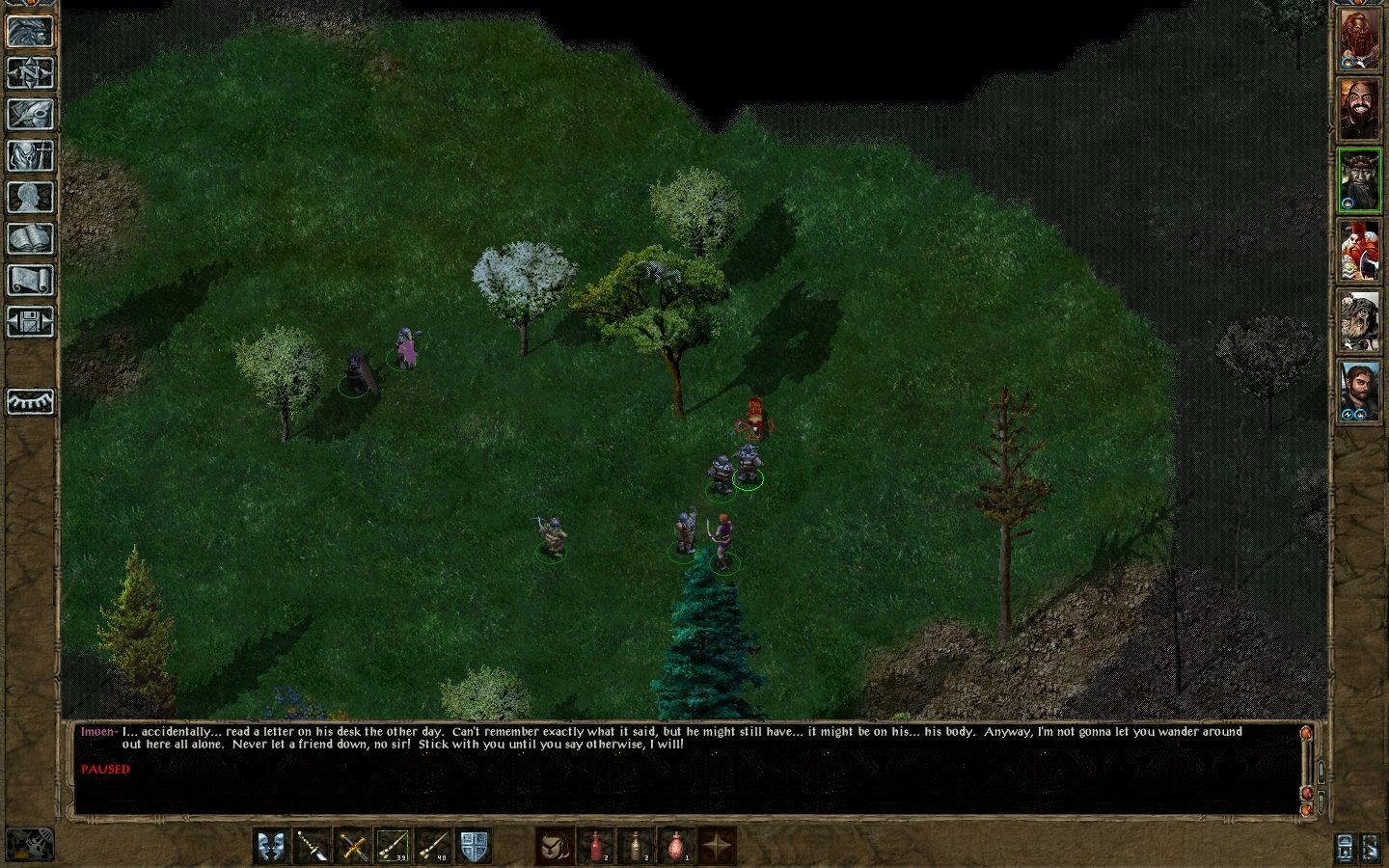The height and width of the screenshot is (868, 1389).
Task: Open the priest scroll button
Action: 30,280
